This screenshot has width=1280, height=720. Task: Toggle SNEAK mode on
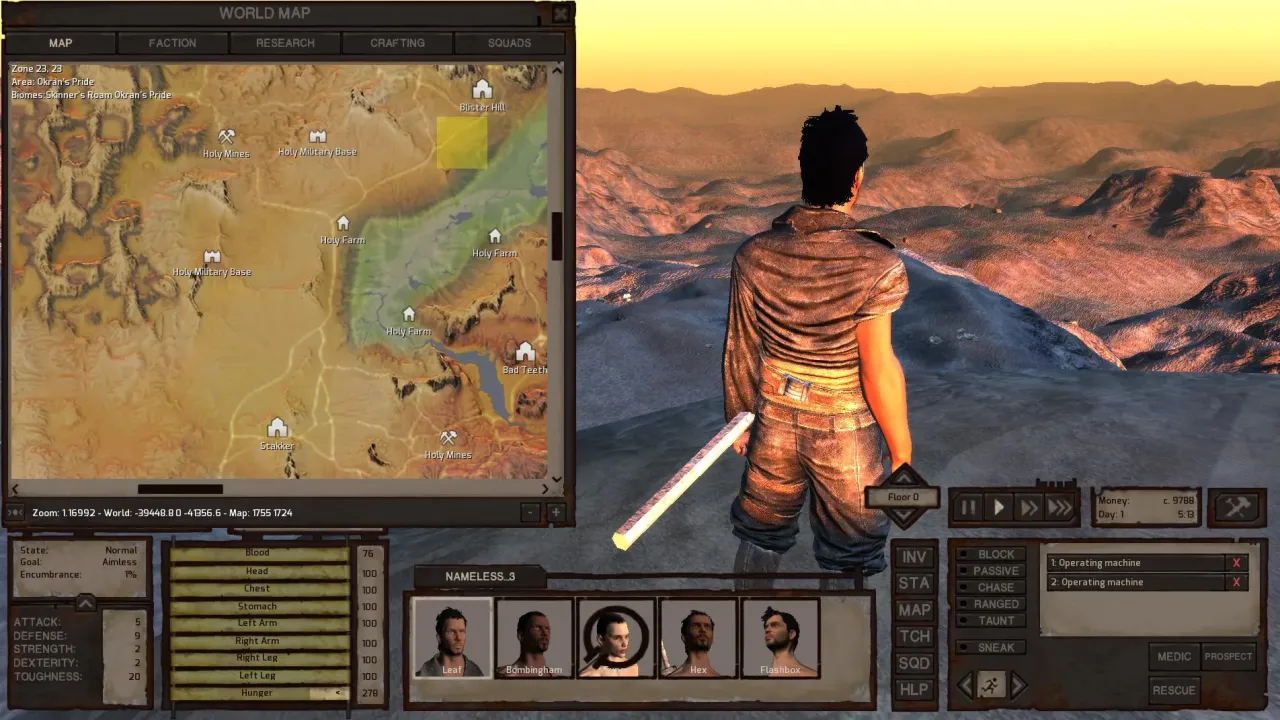click(x=990, y=647)
